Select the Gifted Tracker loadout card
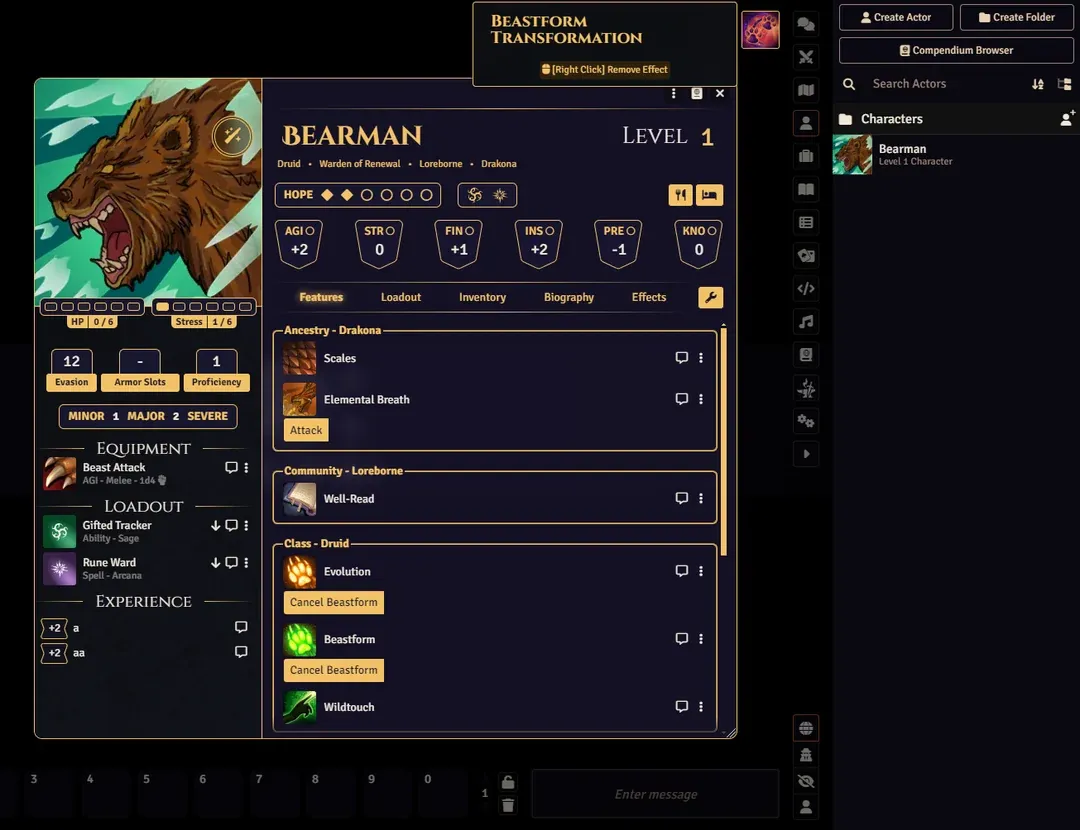Viewport: 1080px width, 830px height. (117, 531)
